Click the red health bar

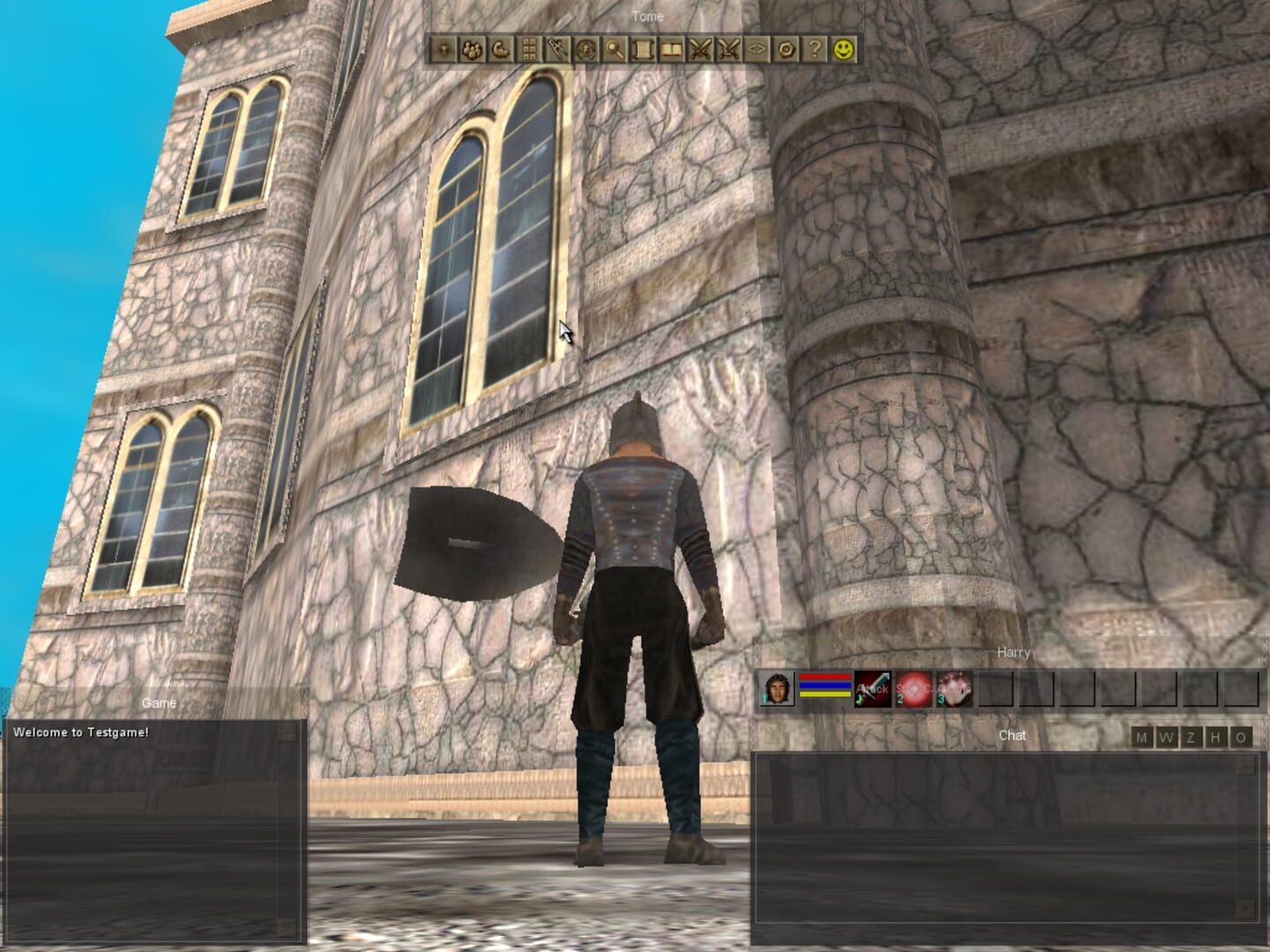(x=825, y=677)
